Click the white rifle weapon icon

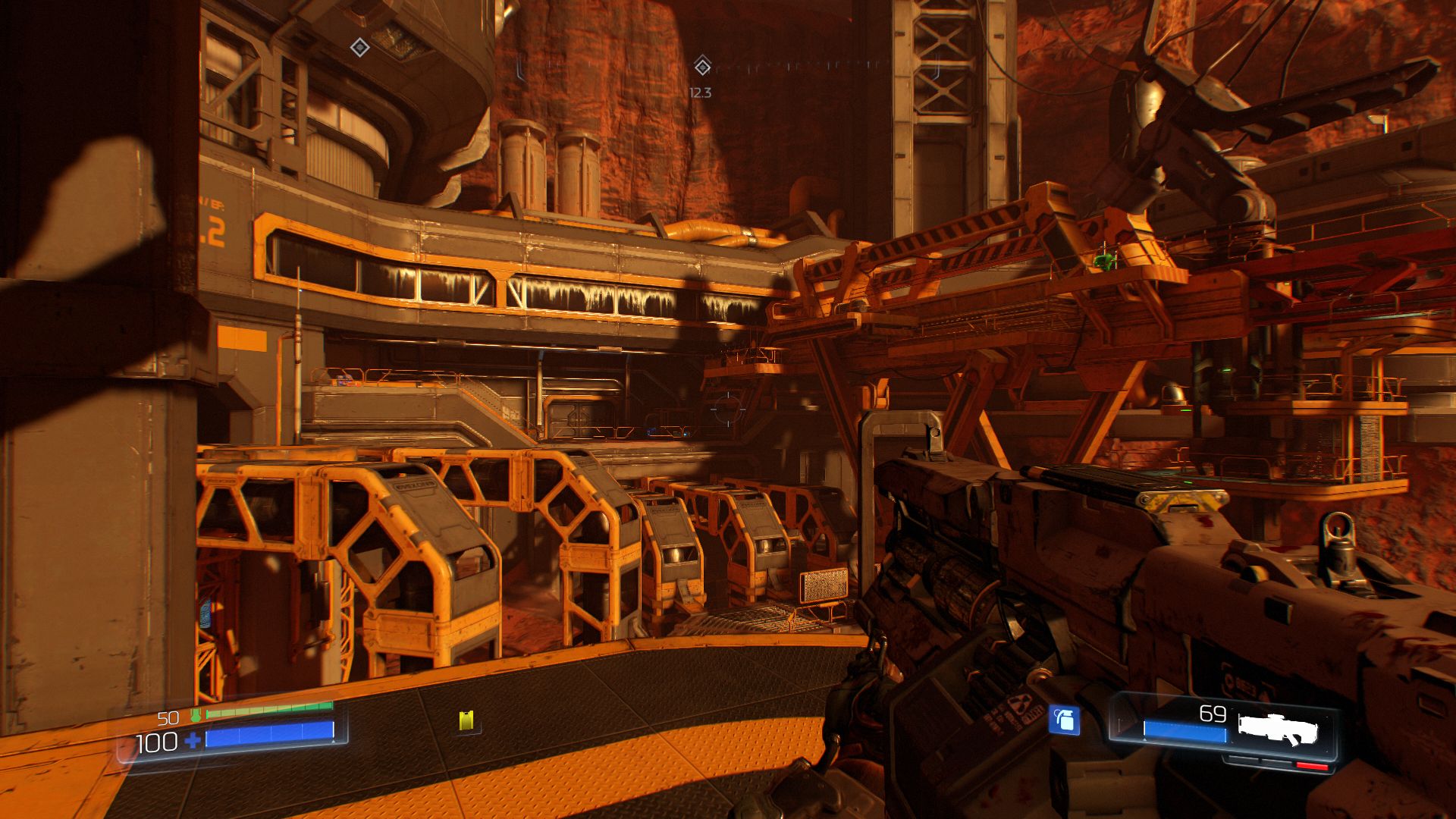tap(1279, 729)
